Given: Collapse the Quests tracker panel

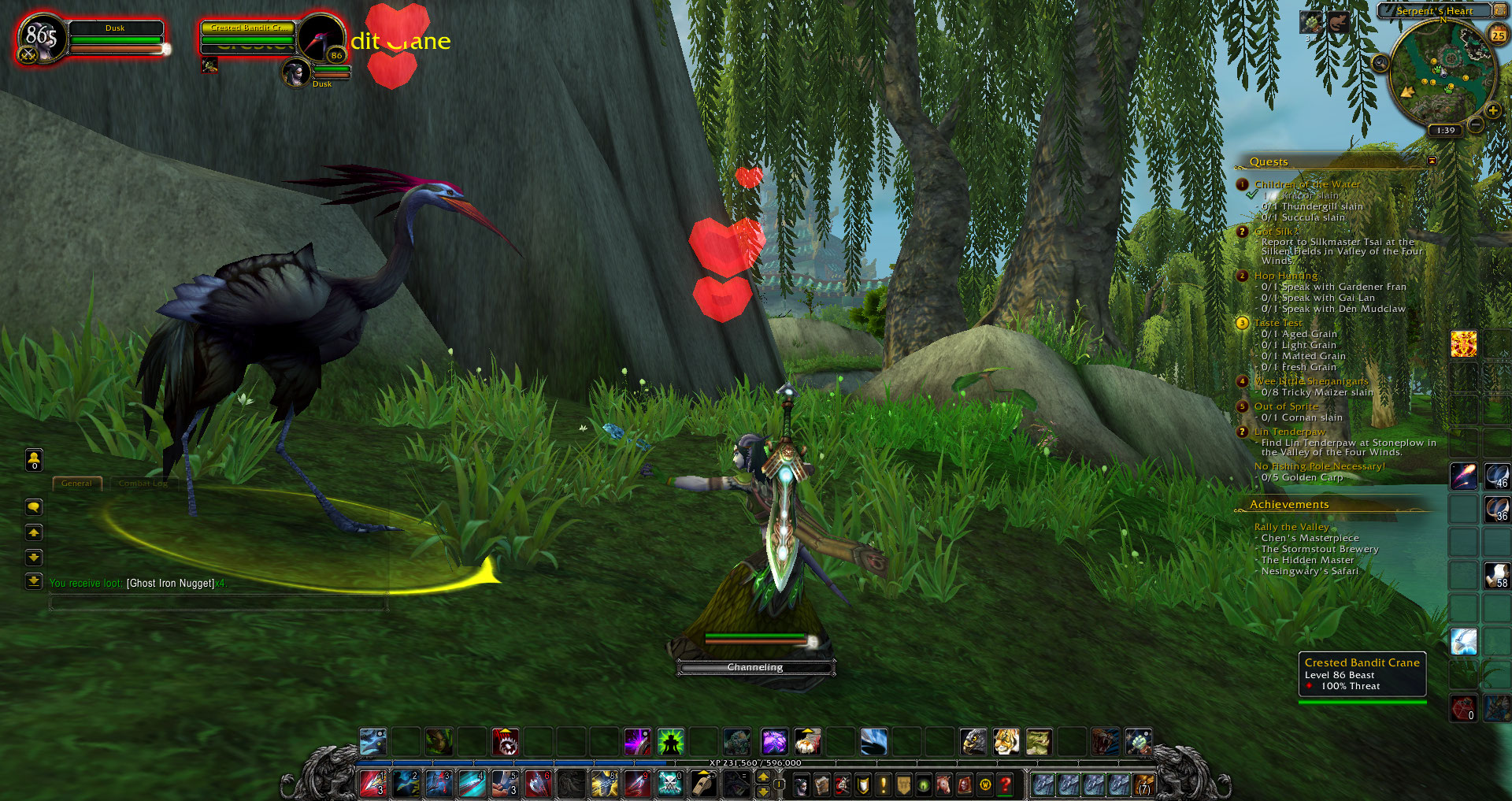Looking at the screenshot, I should 1432,161.
